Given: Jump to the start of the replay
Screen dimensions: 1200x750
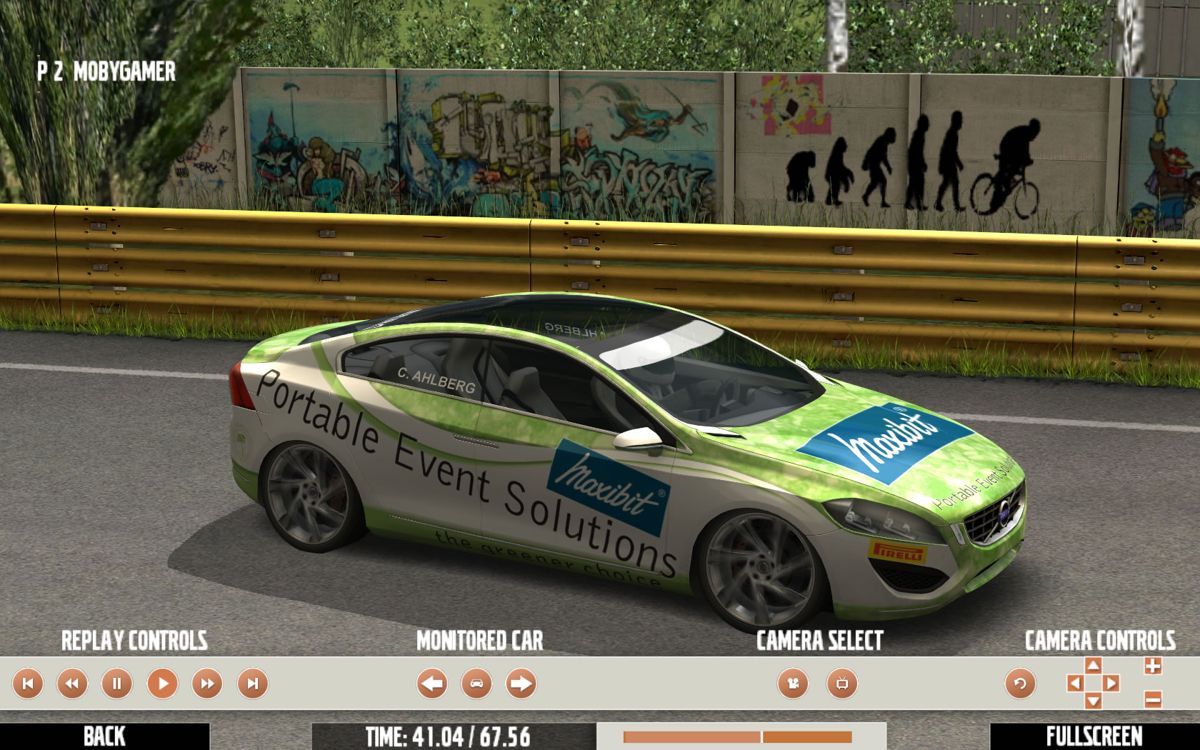Looking at the screenshot, I should (x=27, y=684).
